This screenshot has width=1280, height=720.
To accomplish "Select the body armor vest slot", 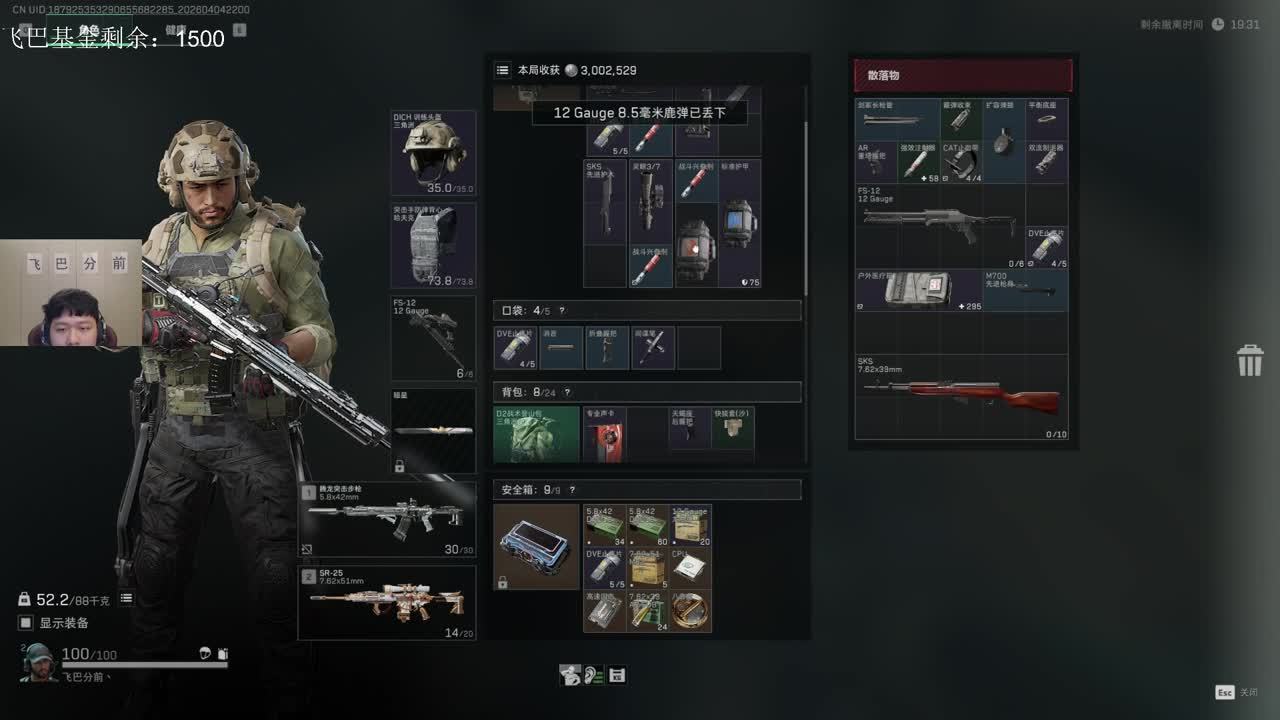I will point(433,246).
